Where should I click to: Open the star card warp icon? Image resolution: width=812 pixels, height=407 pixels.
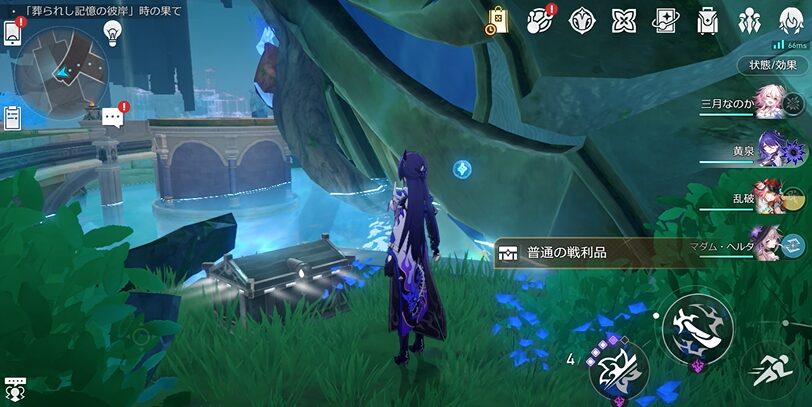tap(666, 20)
